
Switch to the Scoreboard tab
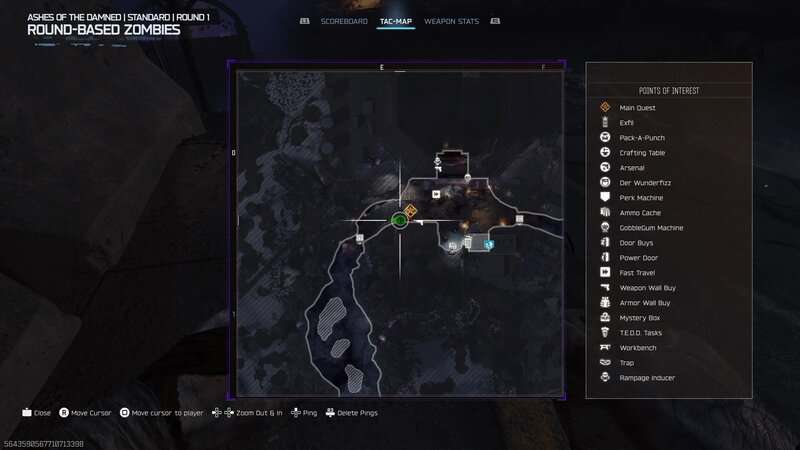point(344,21)
